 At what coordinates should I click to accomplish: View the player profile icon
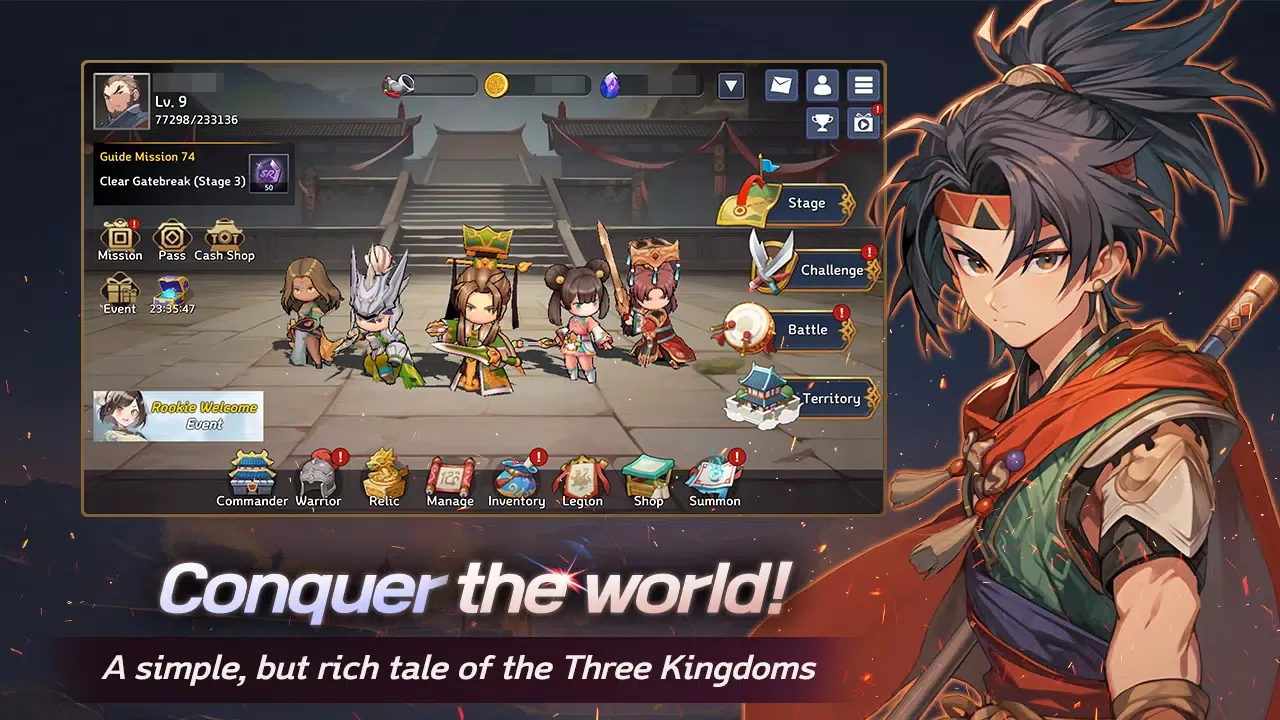point(822,86)
